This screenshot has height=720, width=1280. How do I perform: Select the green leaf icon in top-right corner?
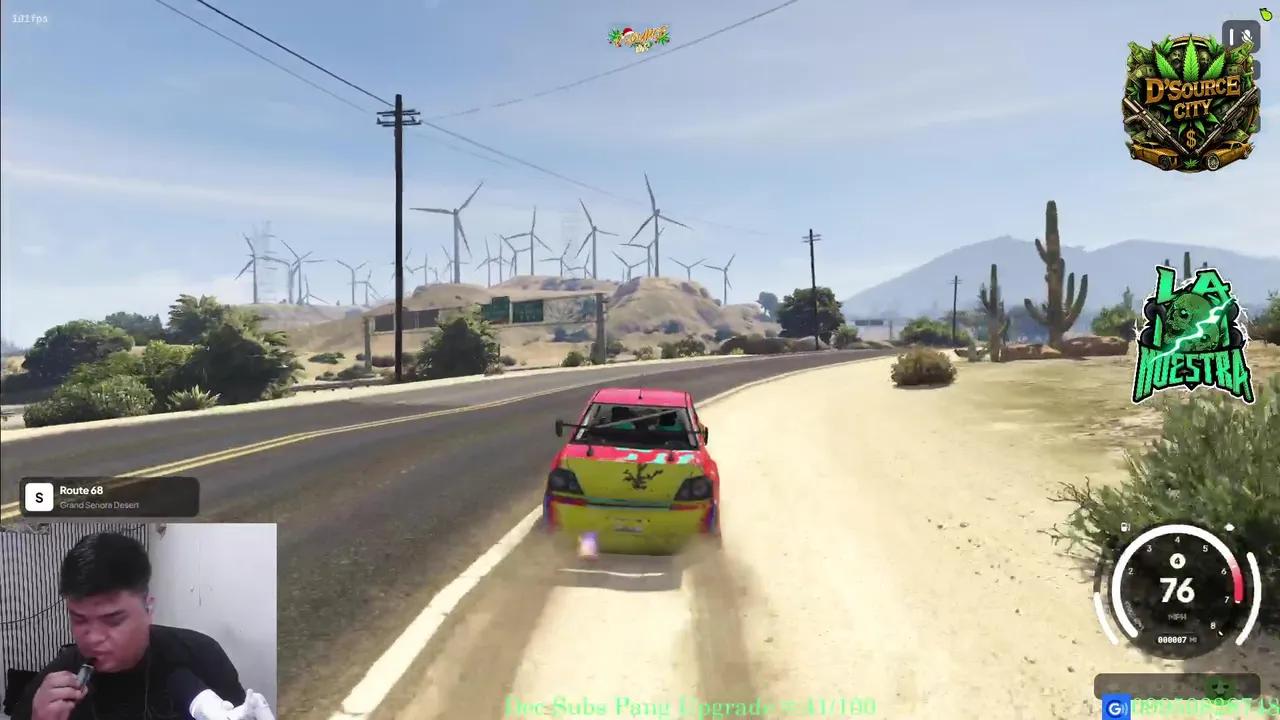click(x=1265, y=14)
